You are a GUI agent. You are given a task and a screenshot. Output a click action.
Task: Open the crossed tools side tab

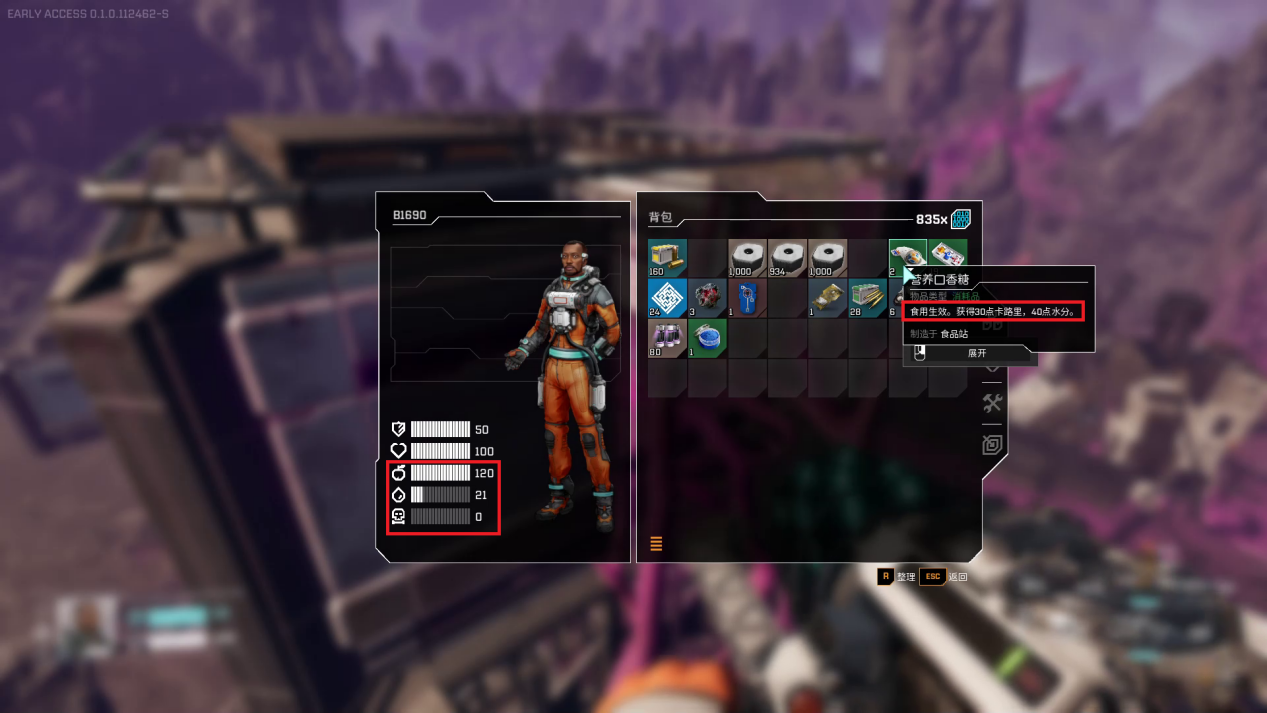point(992,403)
